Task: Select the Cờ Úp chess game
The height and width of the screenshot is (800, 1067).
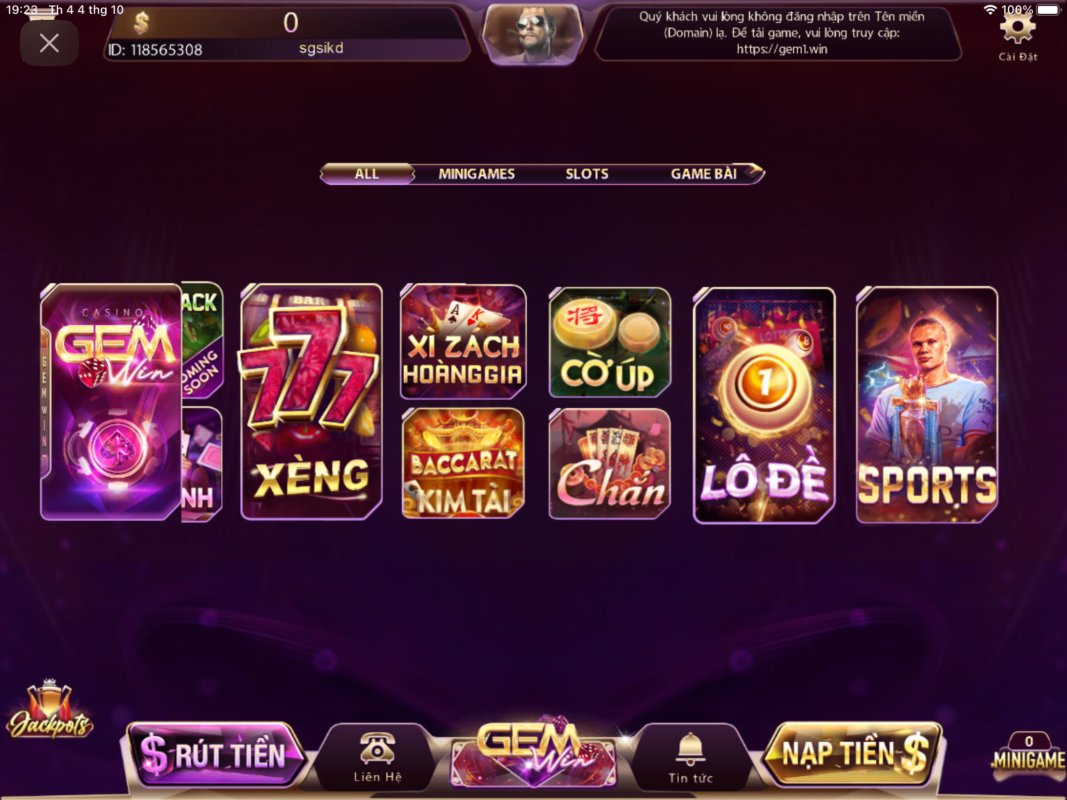Action: click(x=610, y=342)
